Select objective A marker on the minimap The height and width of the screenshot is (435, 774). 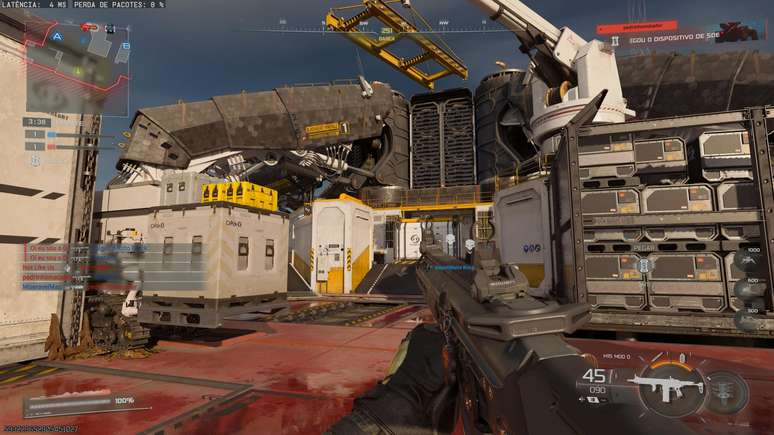[x=58, y=36]
